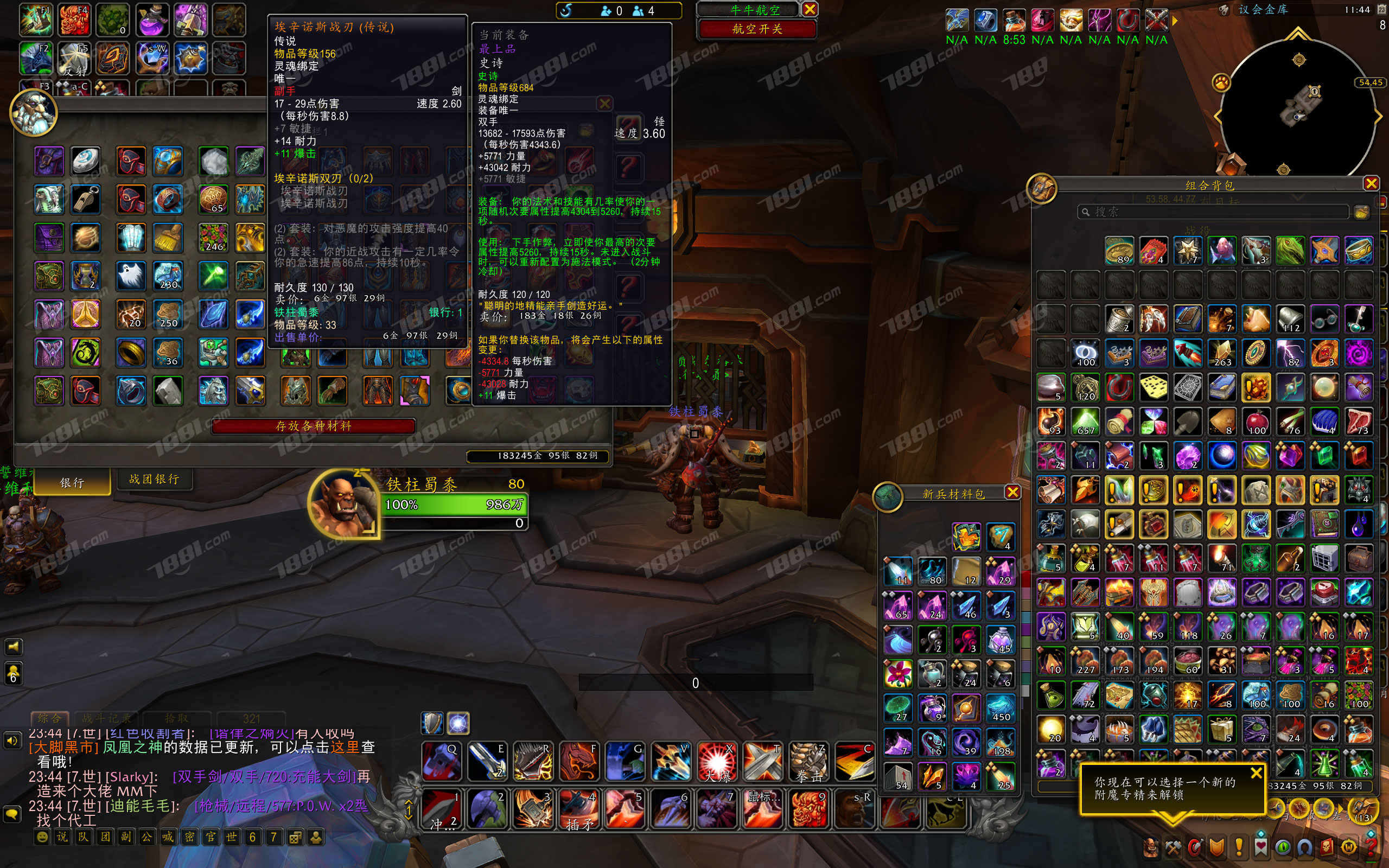Click the red 存放各种材料 button
This screenshot has height=868, width=1389.
click(314, 426)
